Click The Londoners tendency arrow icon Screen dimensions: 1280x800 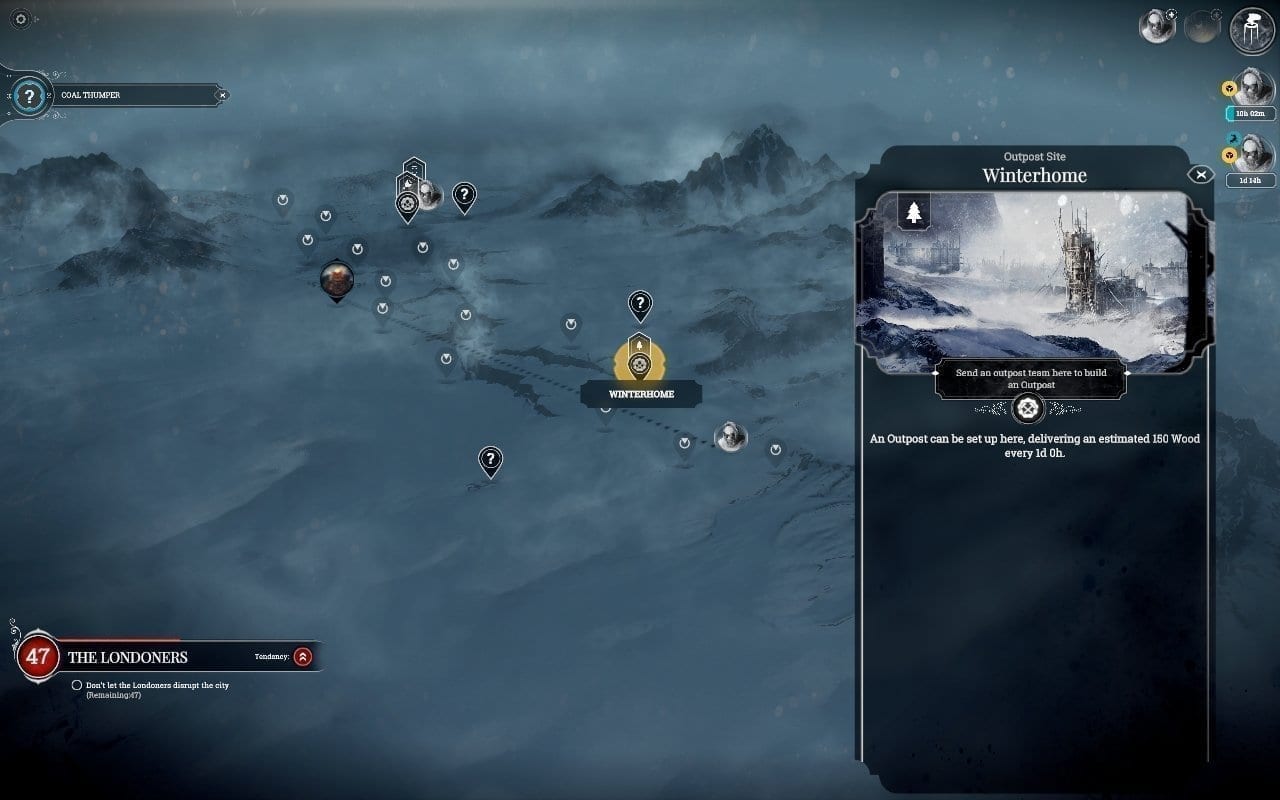[x=303, y=657]
